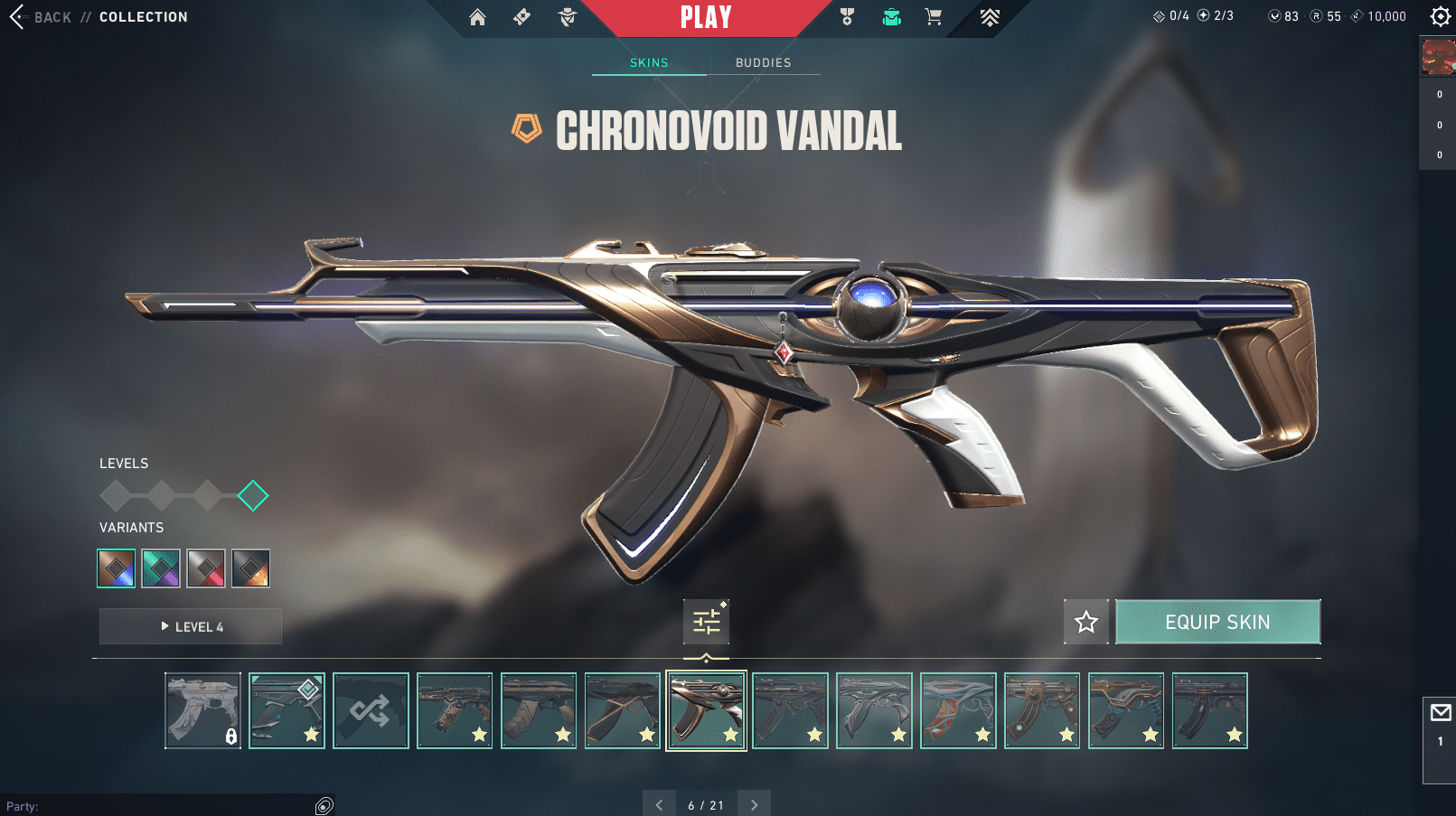
Task: Select the Skins tab
Action: tap(649, 62)
